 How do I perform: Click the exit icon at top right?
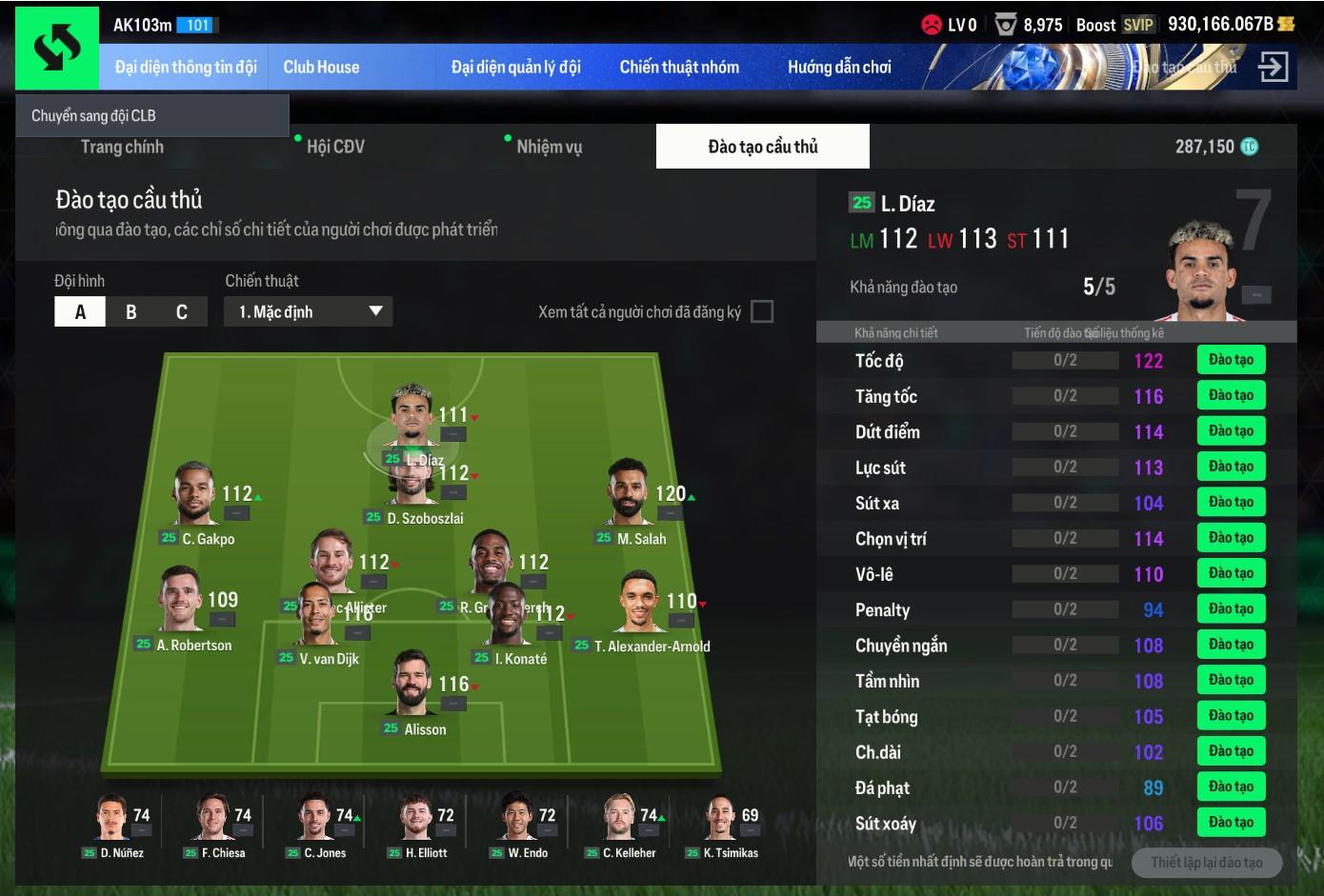pyautogui.click(x=1273, y=67)
